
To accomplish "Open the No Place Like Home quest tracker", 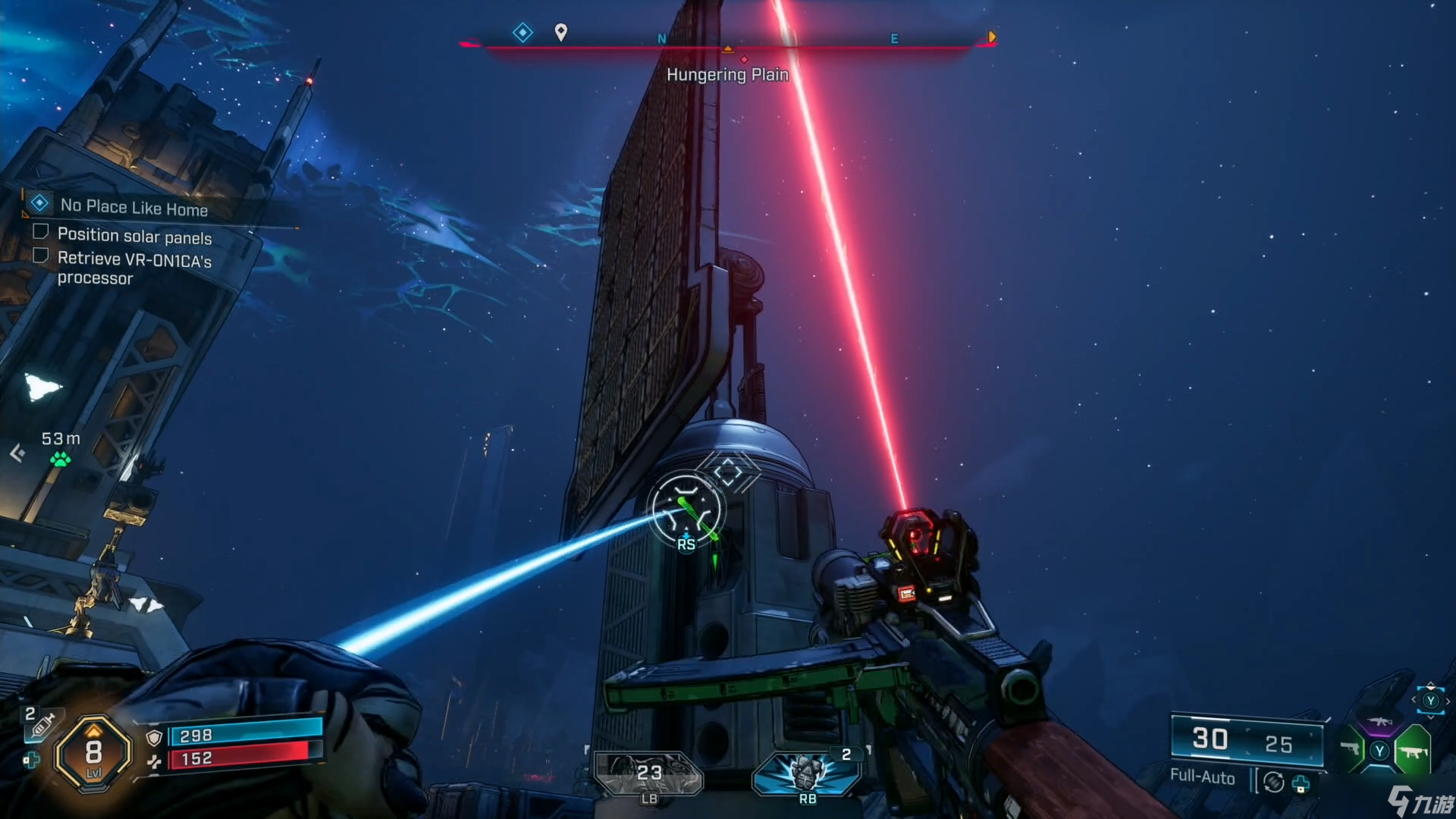I will pos(133,206).
